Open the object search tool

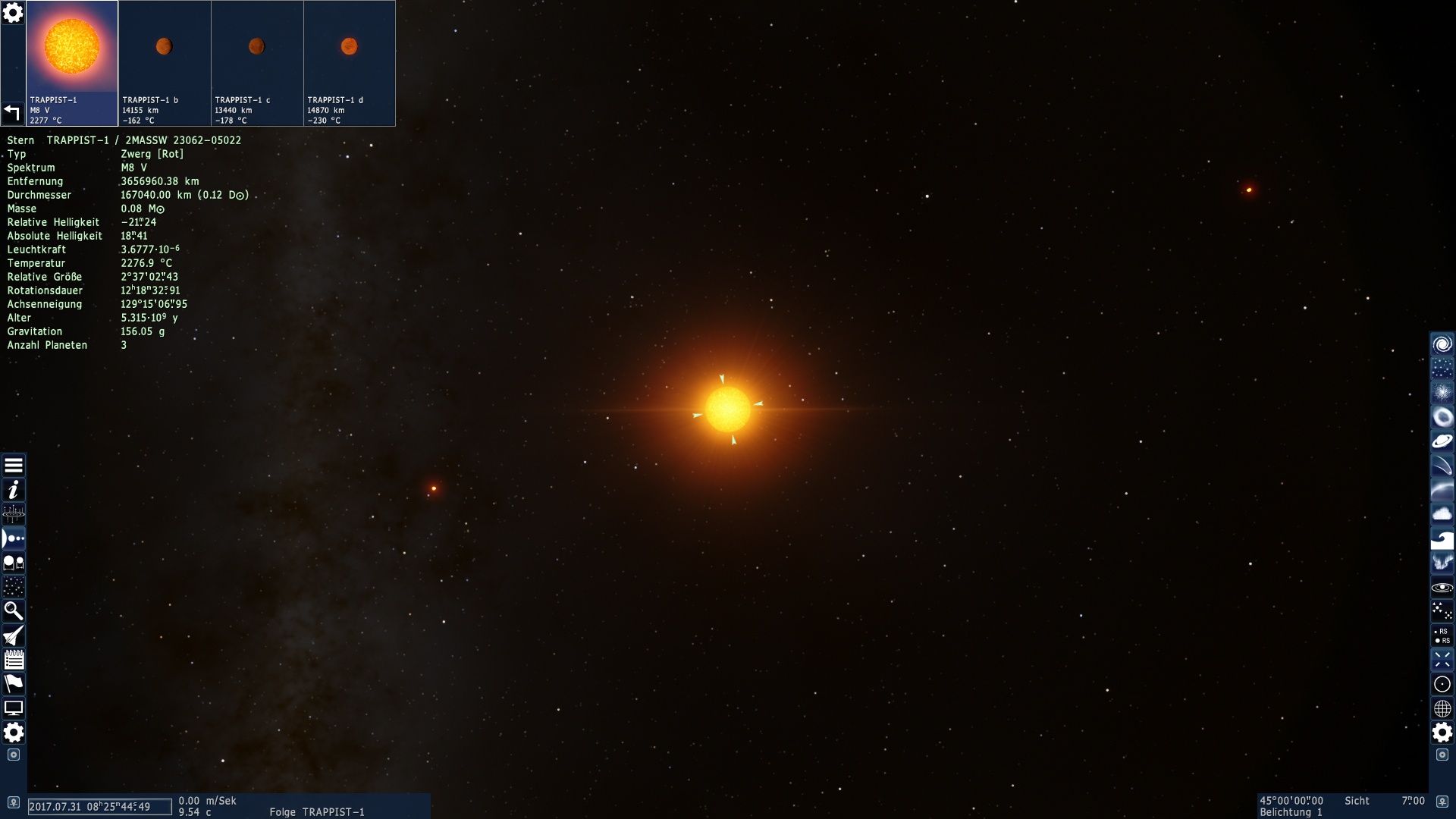point(13,610)
